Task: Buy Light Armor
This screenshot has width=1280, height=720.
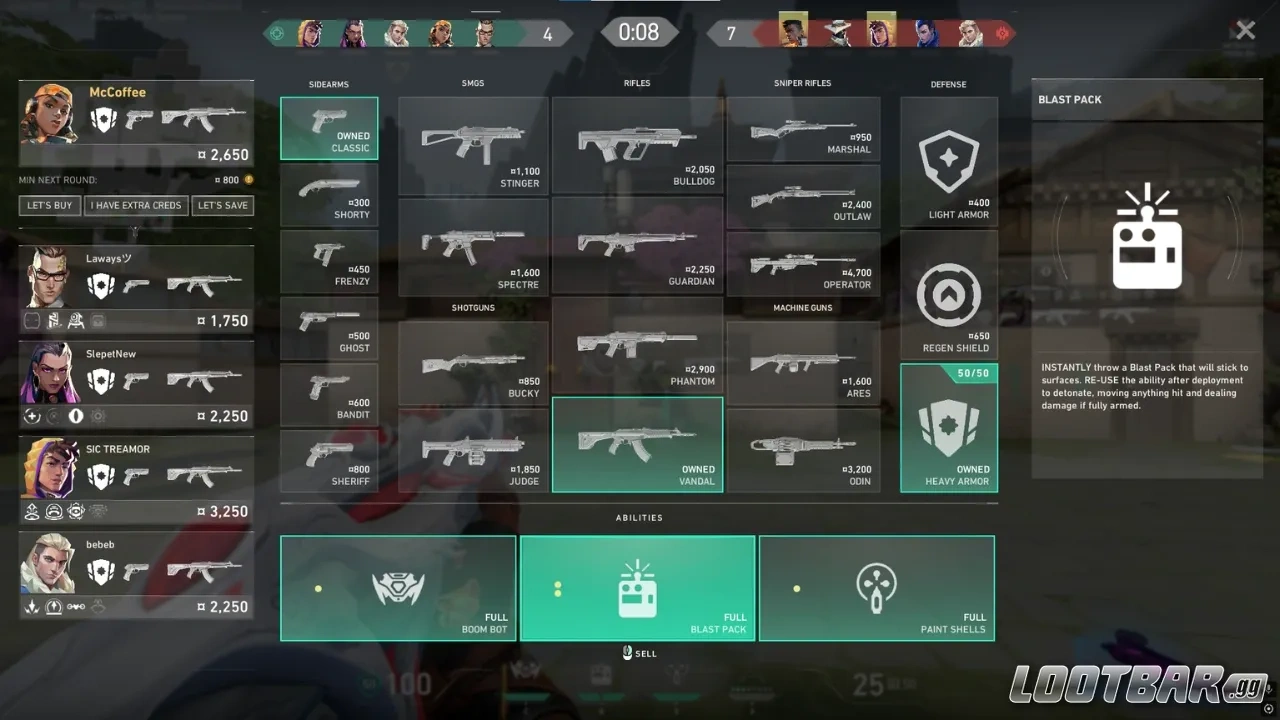Action: [948, 160]
